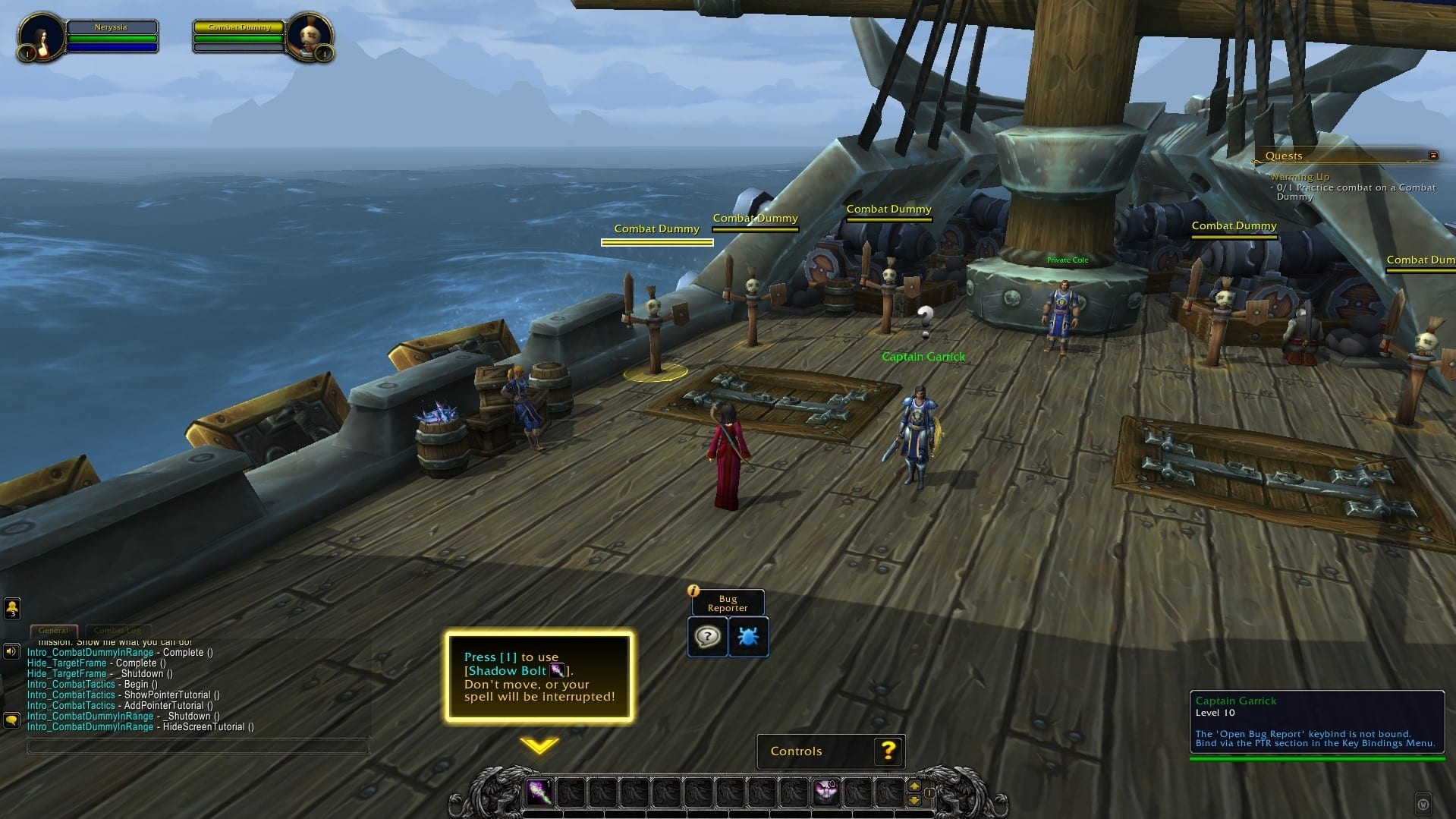Toggle the chat voice speaker button

(x=11, y=651)
